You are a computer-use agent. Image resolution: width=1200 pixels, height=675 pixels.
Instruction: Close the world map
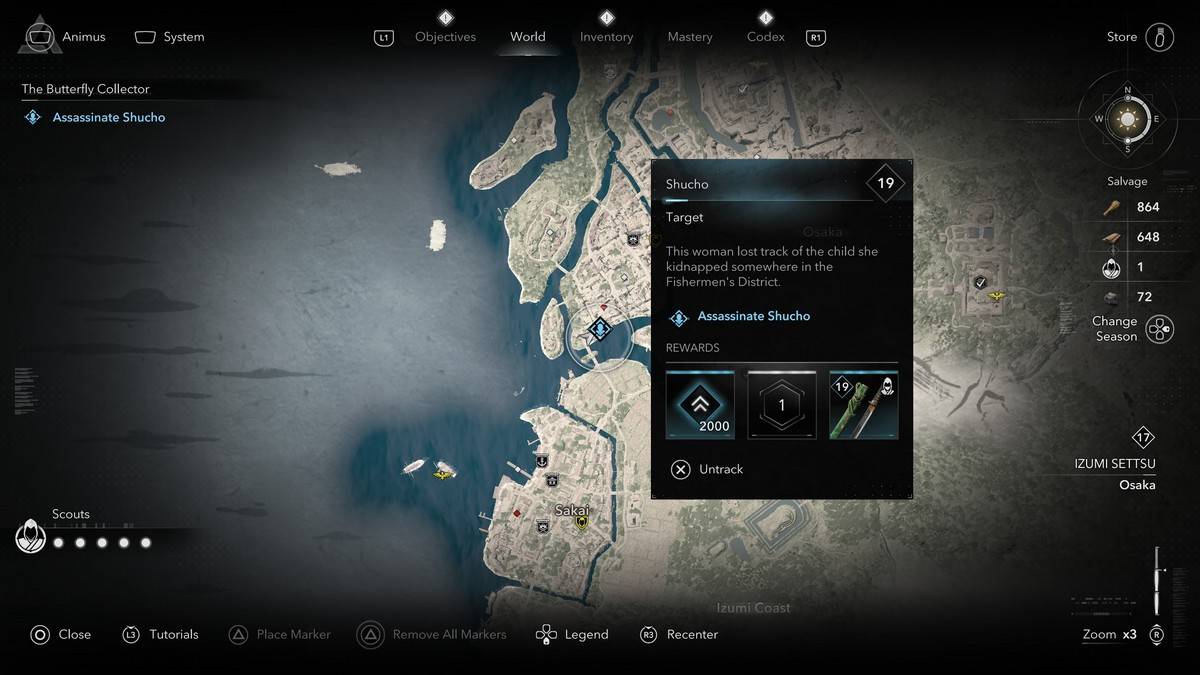pos(61,634)
